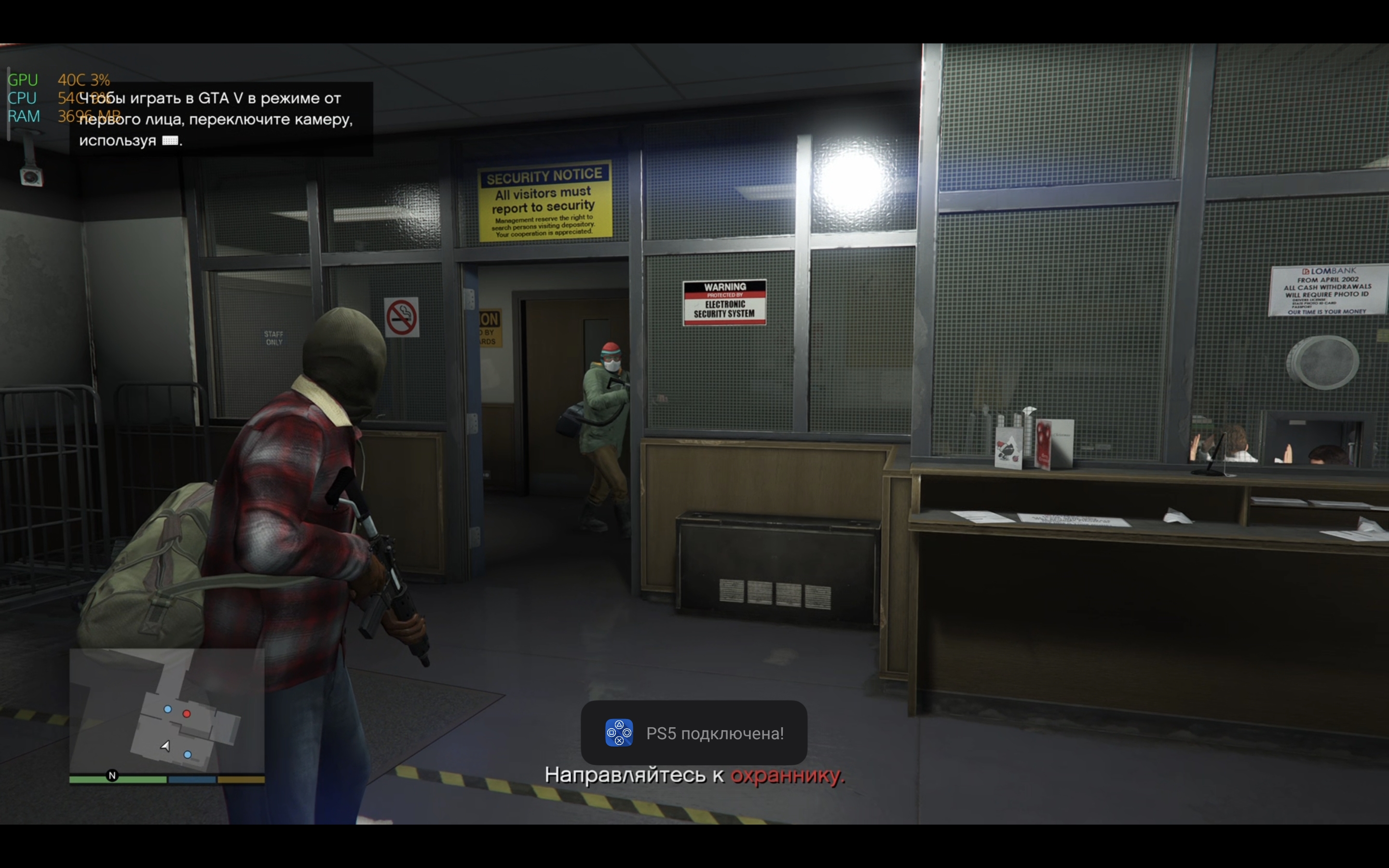Dismiss the PS5 connected notification
Screen dimensions: 1389x868
click(x=694, y=732)
